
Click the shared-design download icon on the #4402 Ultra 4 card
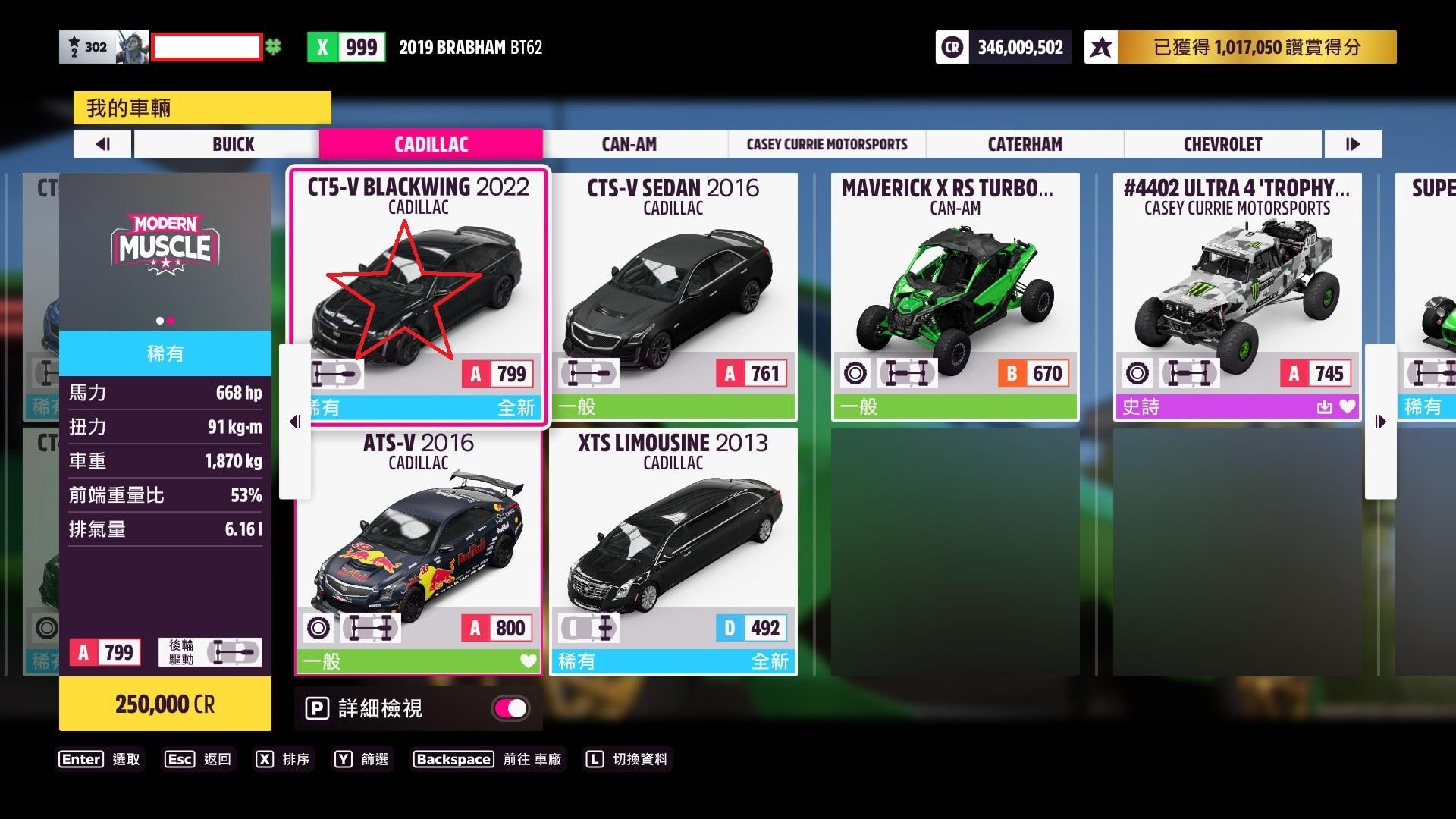pyautogui.click(x=1324, y=406)
